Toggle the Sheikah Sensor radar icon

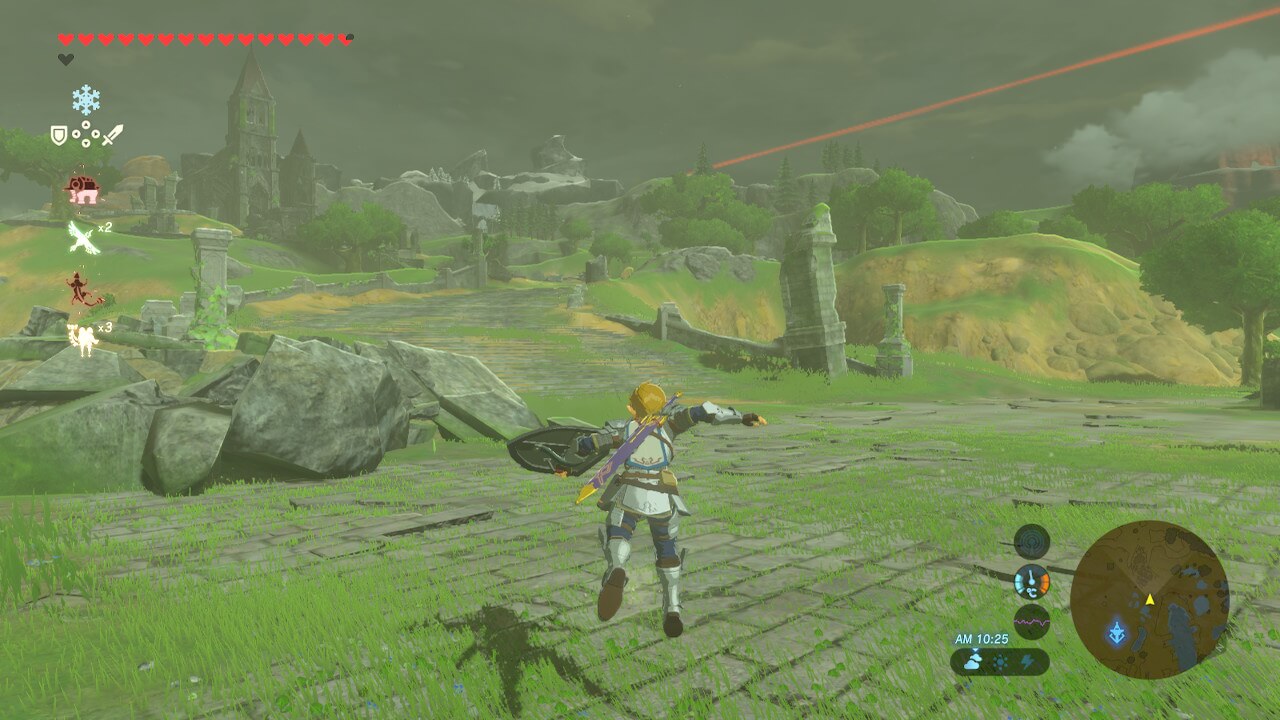(1032, 542)
